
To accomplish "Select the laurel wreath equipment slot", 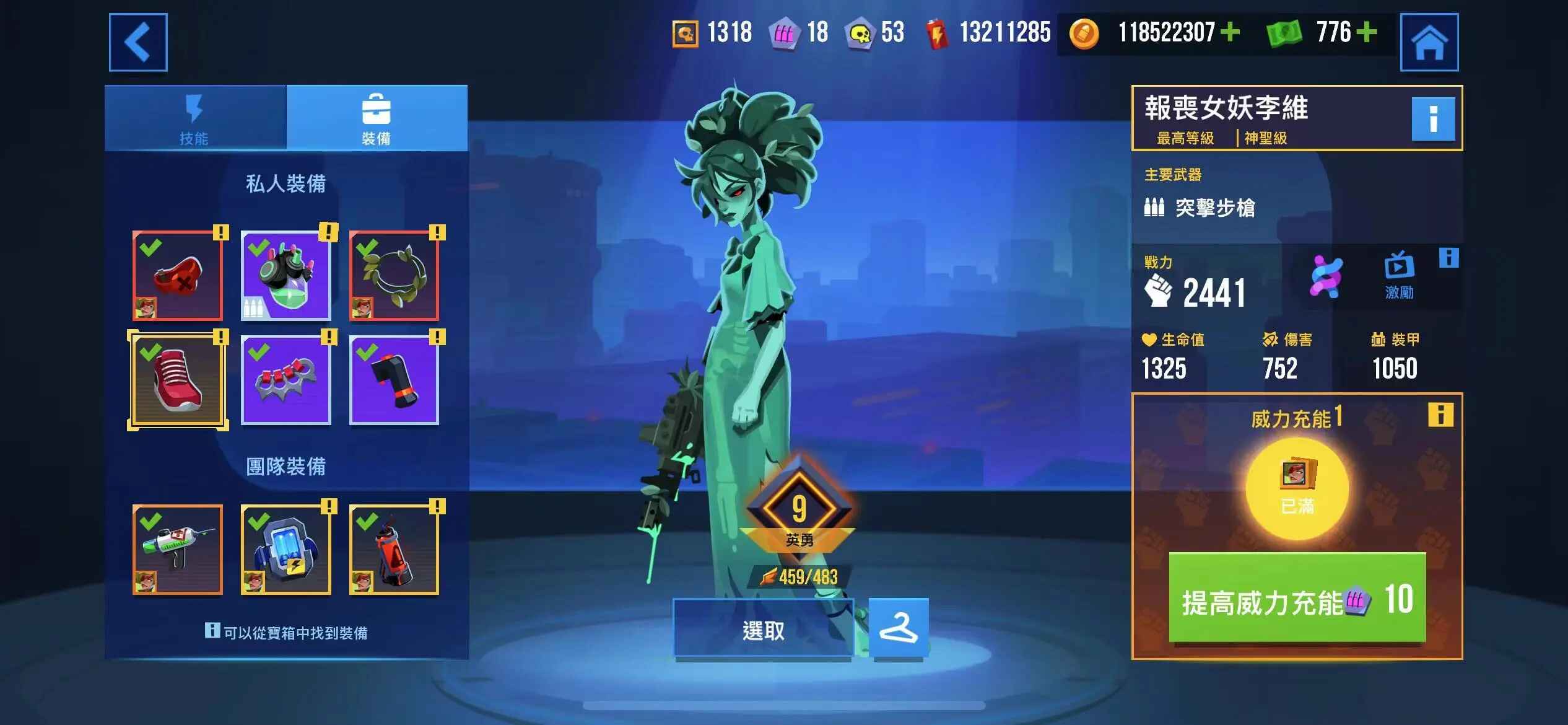I will pos(394,276).
